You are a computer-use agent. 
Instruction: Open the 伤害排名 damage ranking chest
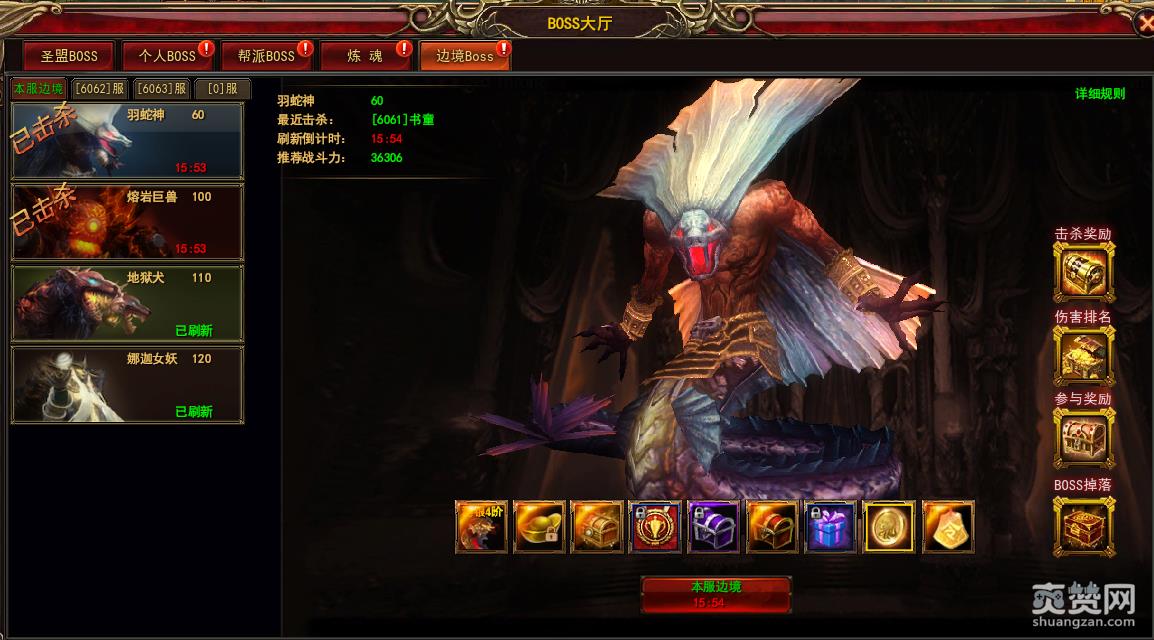click(1084, 353)
